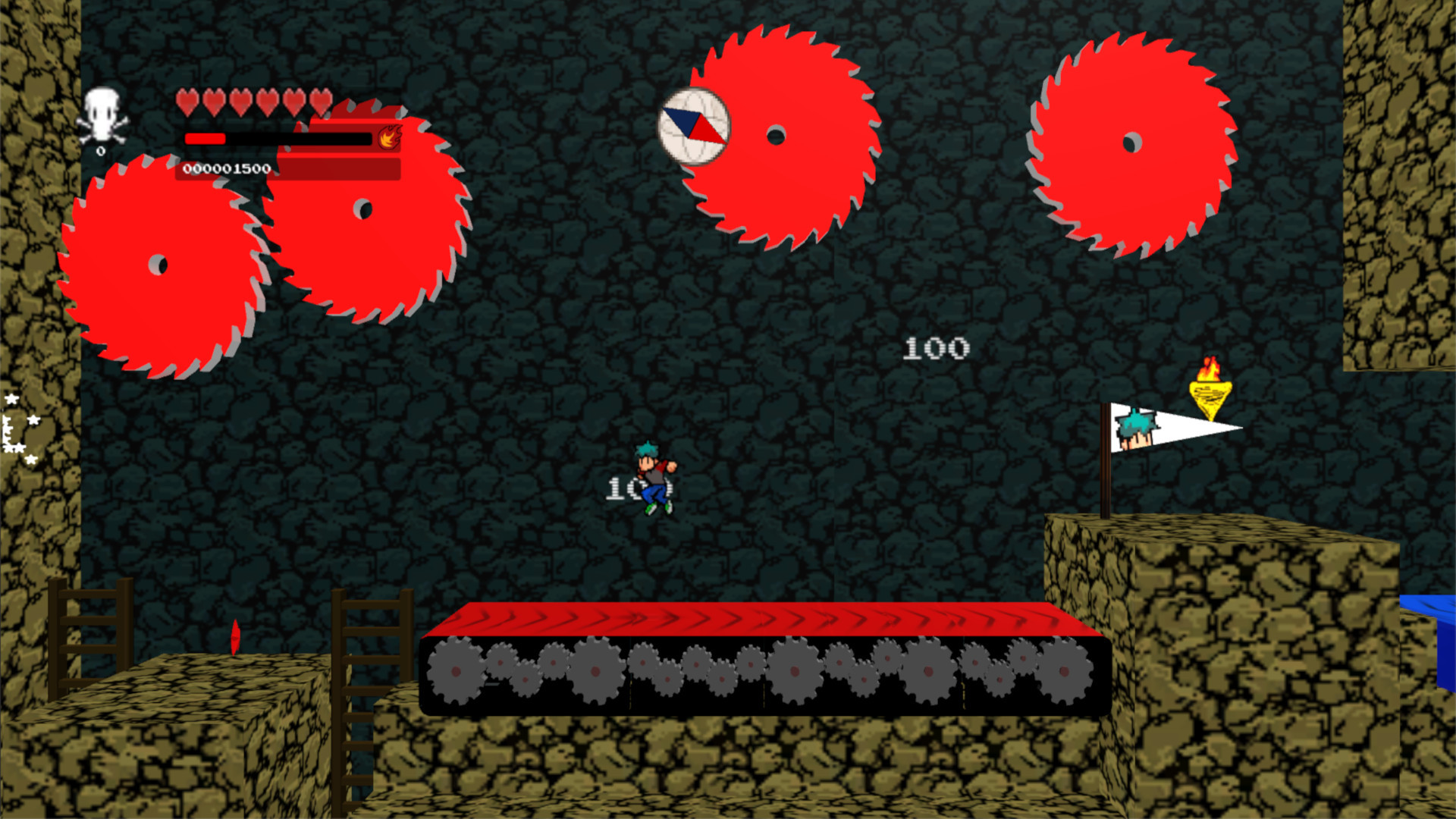Toggle the saw blade in the top-right corner

[x=1130, y=140]
